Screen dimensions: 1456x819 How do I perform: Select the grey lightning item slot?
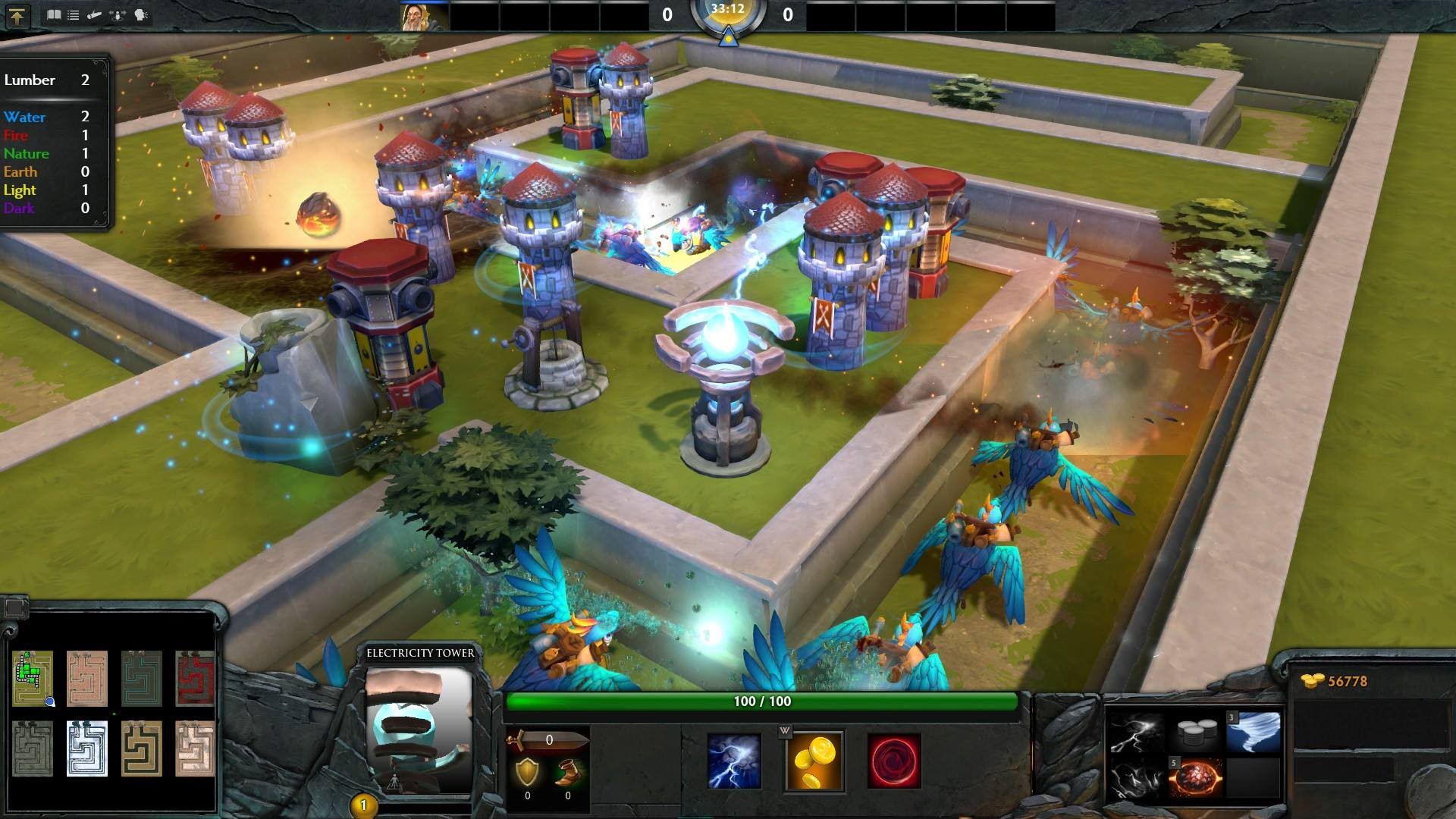[x=1136, y=733]
